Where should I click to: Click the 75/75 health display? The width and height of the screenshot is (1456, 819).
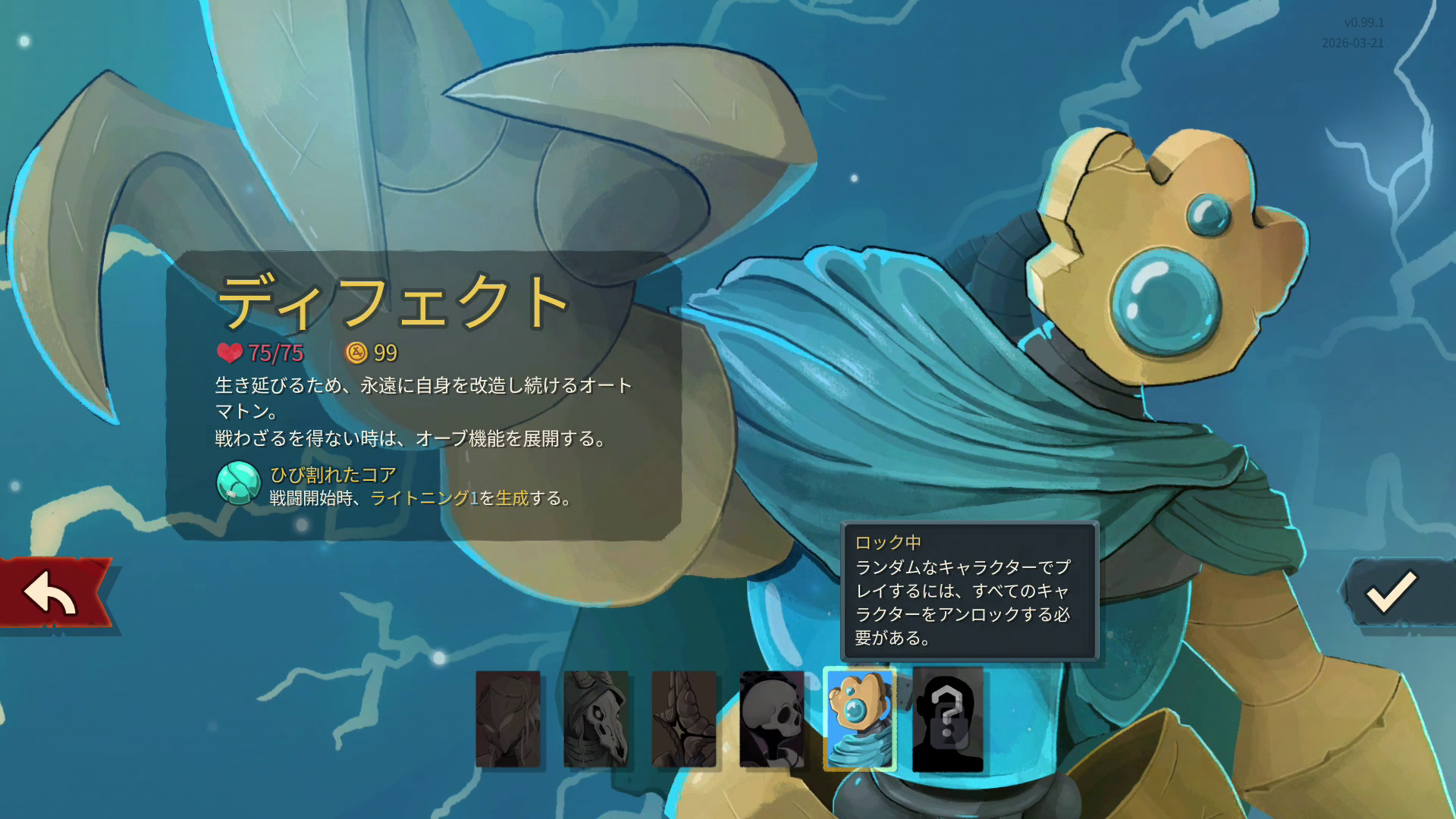coord(275,353)
